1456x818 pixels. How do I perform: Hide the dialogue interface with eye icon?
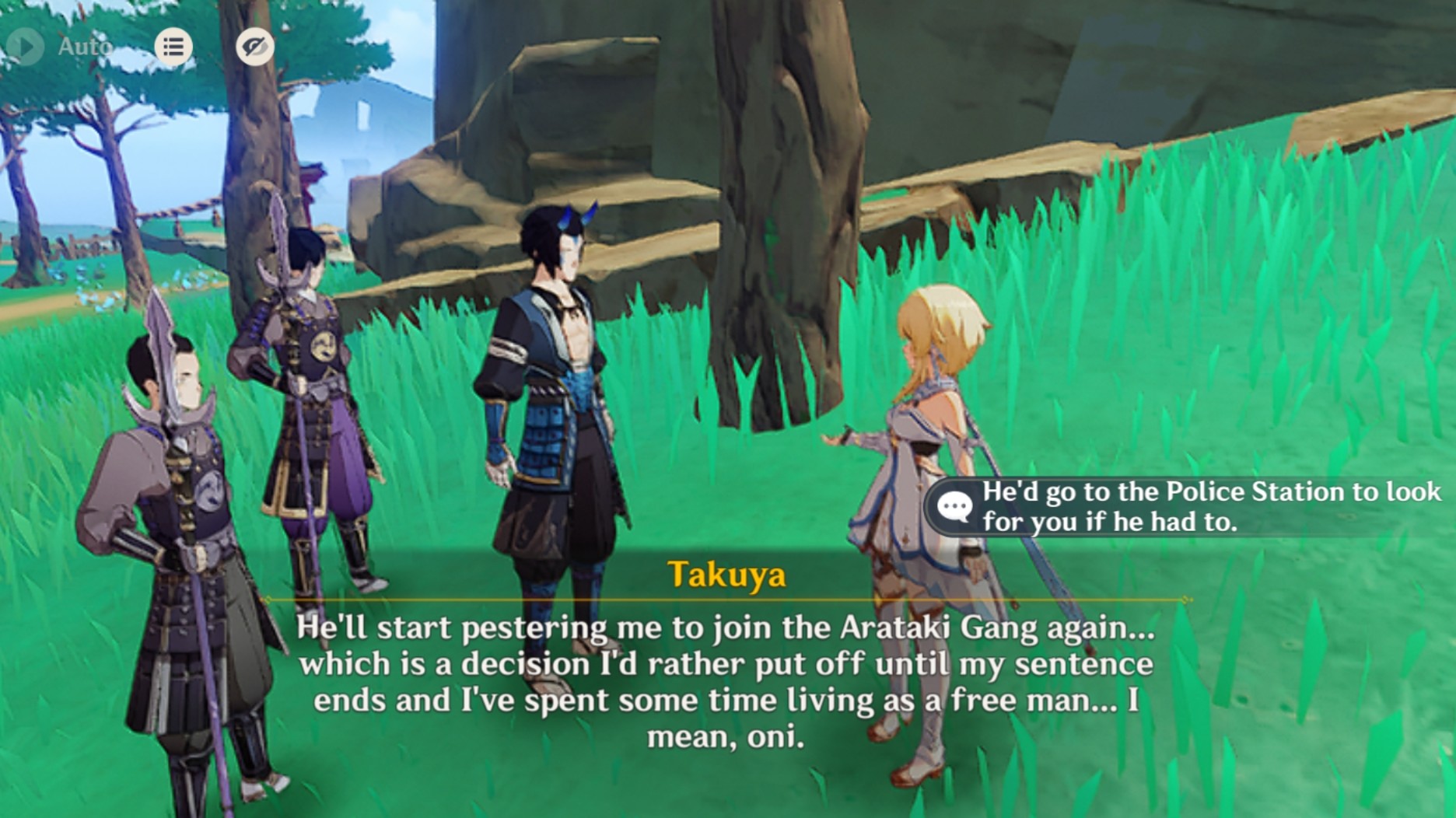pos(254,47)
